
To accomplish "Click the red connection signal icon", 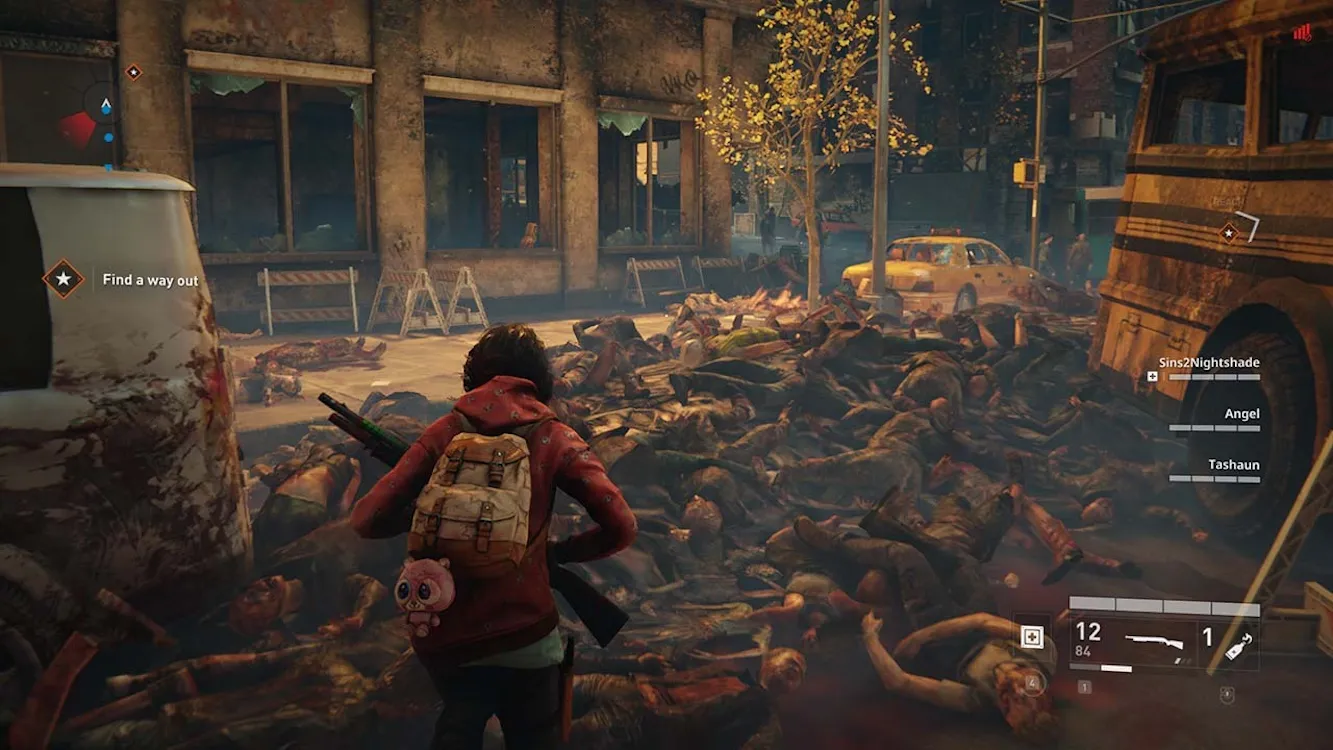I will pyautogui.click(x=1301, y=32).
